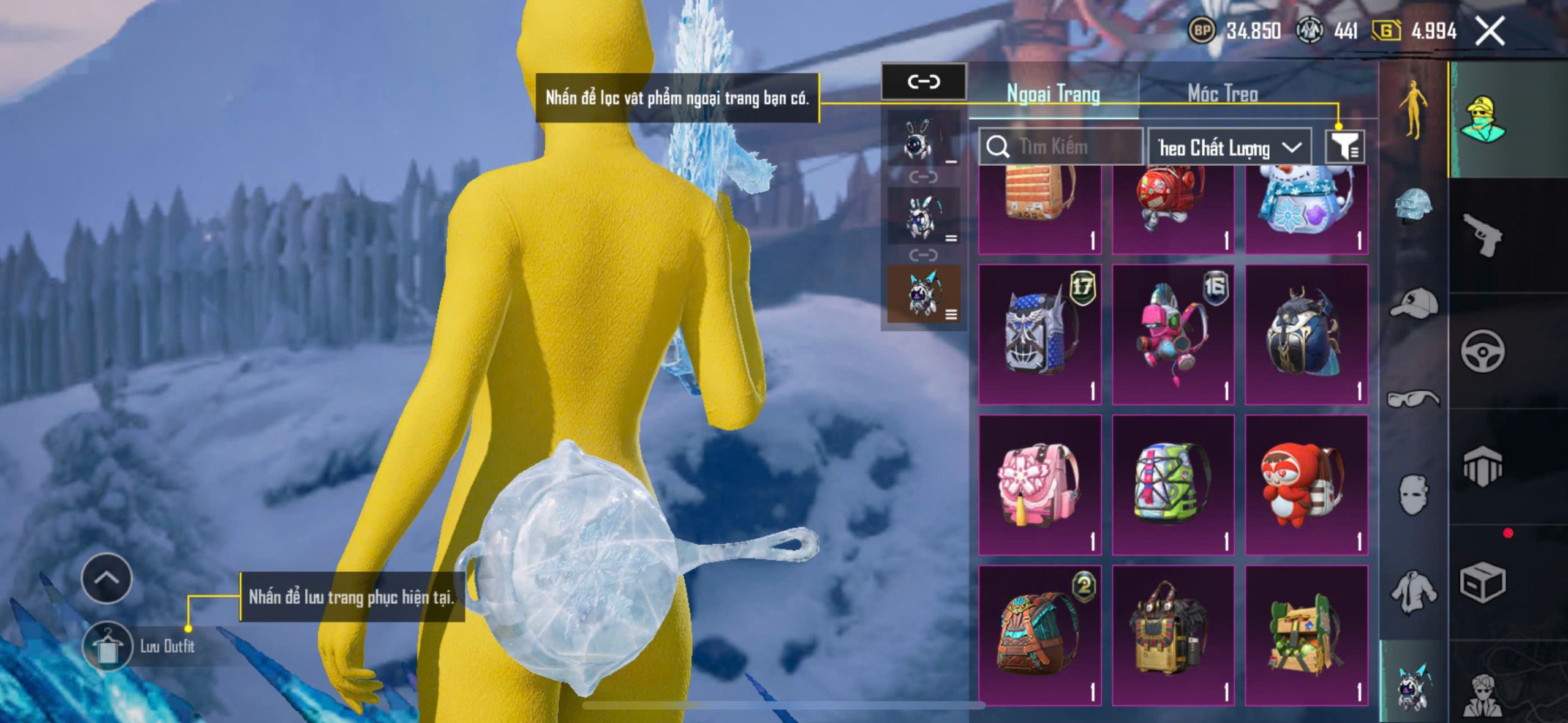The image size is (1568, 723).
Task: Select the green neon web backpack
Action: [x=1173, y=484]
